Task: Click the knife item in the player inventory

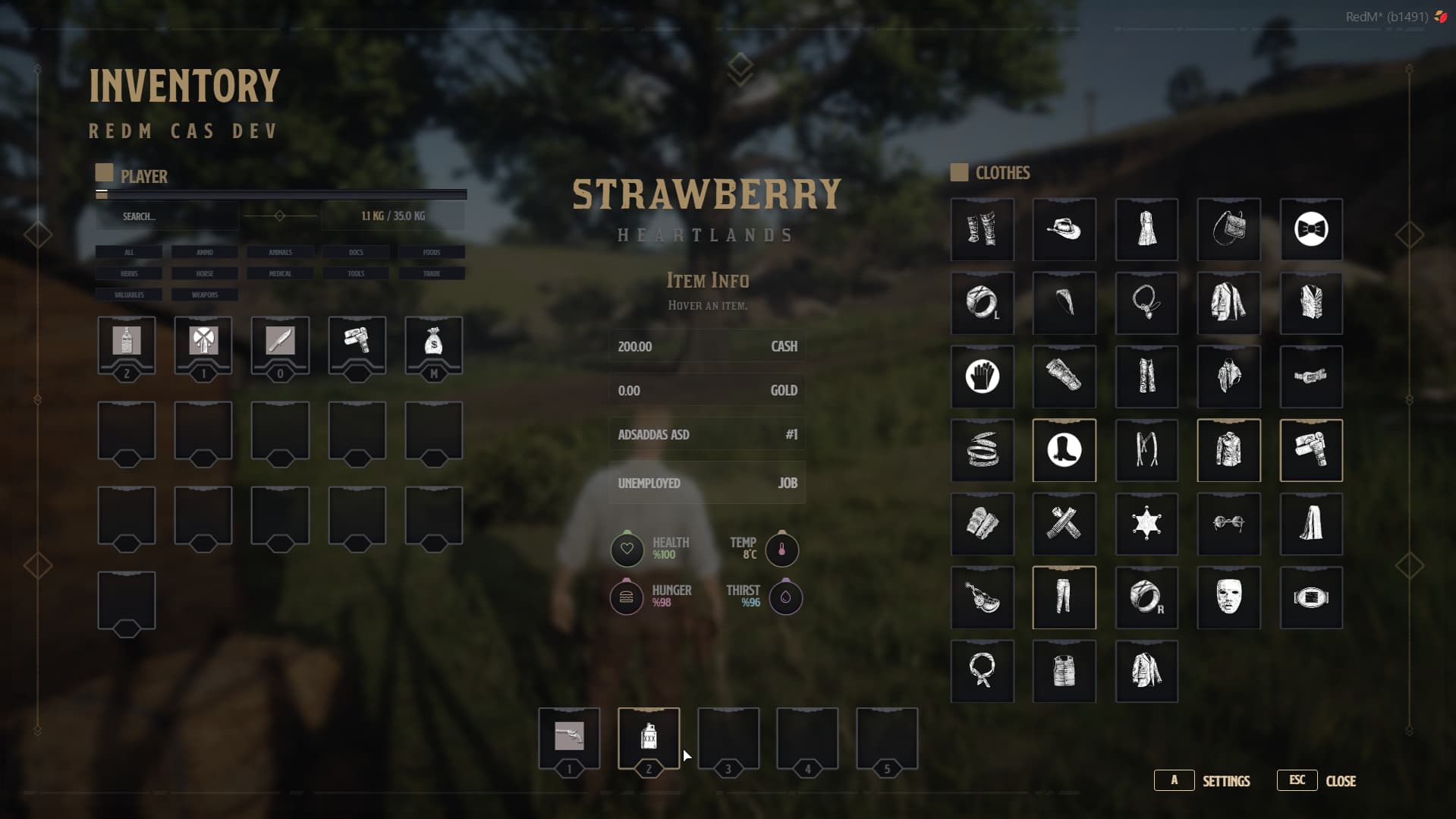Action: (x=280, y=346)
